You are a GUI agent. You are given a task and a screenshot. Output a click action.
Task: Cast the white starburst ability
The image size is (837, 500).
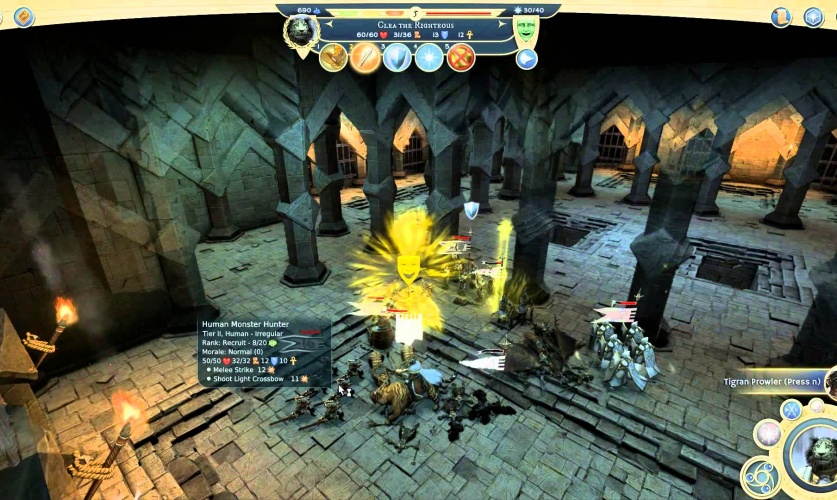(x=429, y=57)
